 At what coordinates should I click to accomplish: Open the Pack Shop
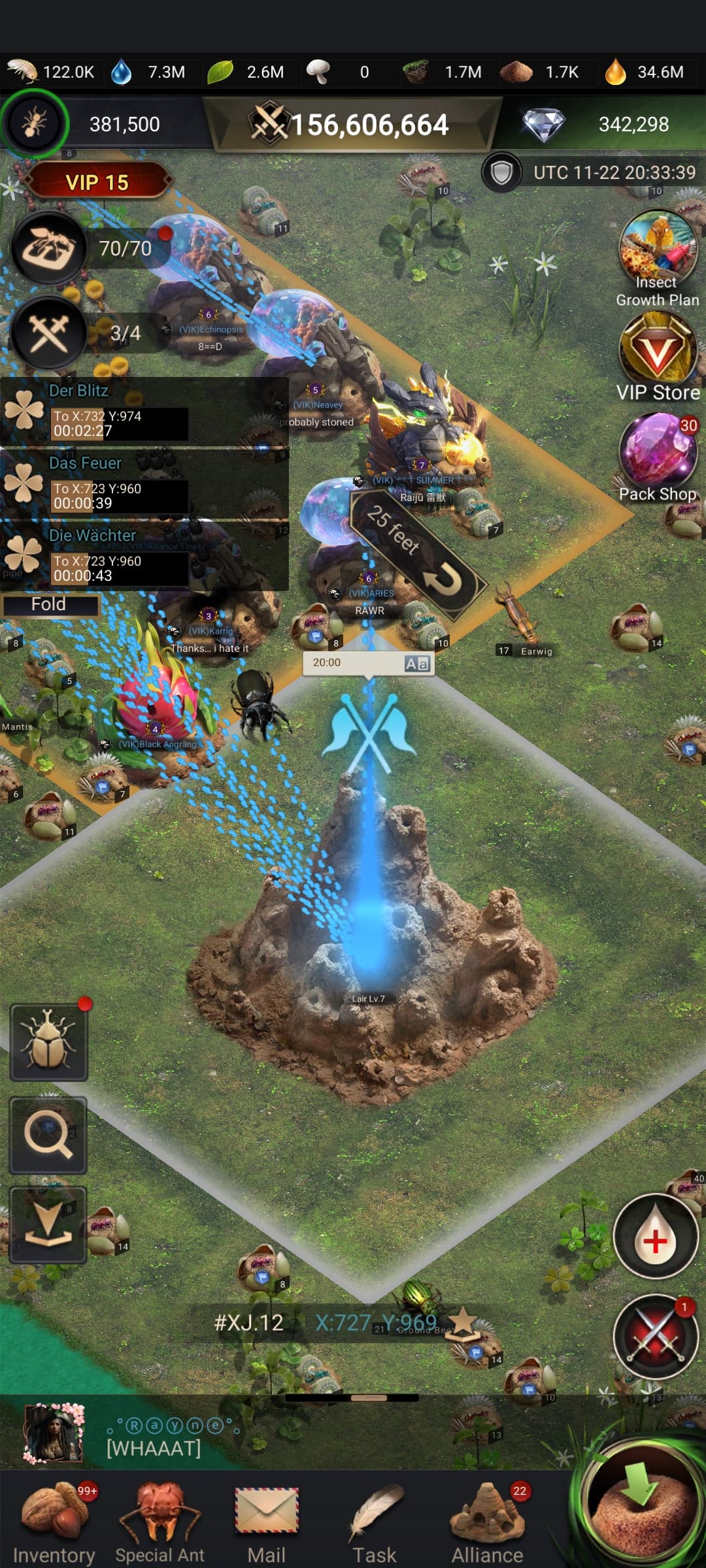(658, 457)
